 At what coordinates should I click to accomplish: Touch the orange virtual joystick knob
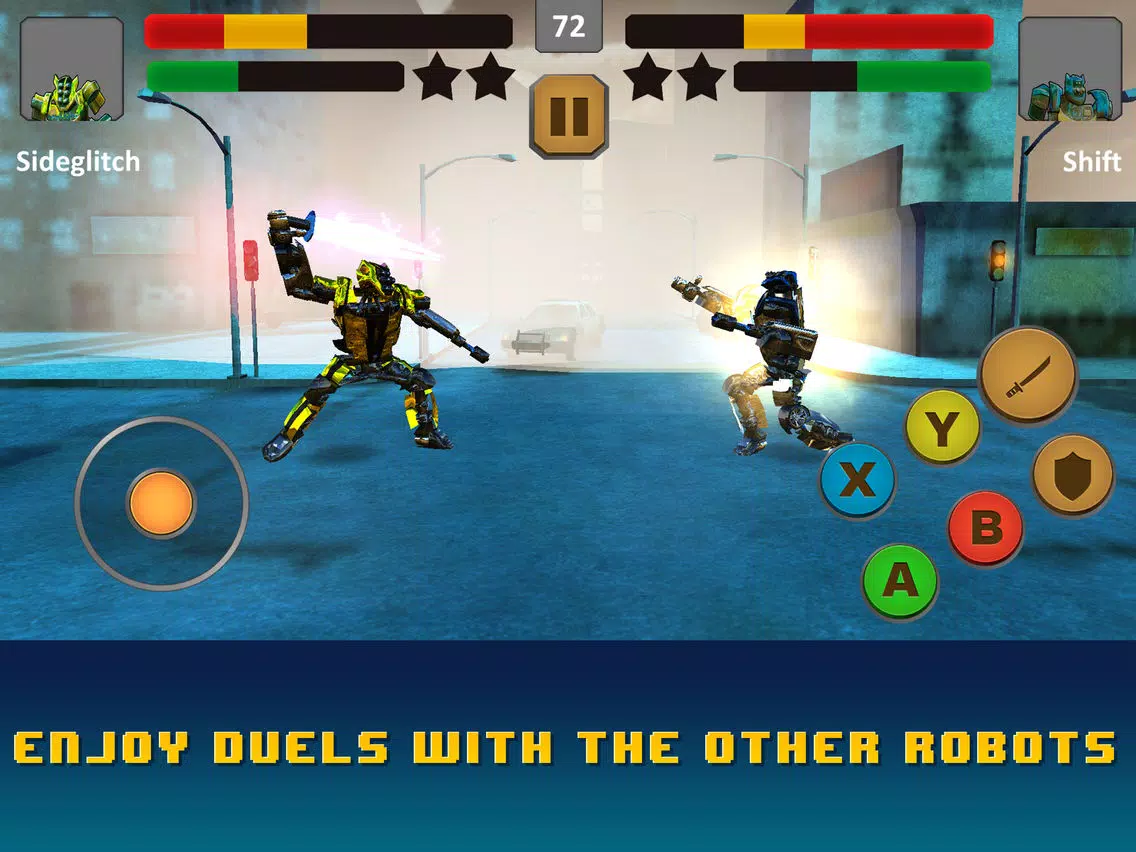pos(161,503)
